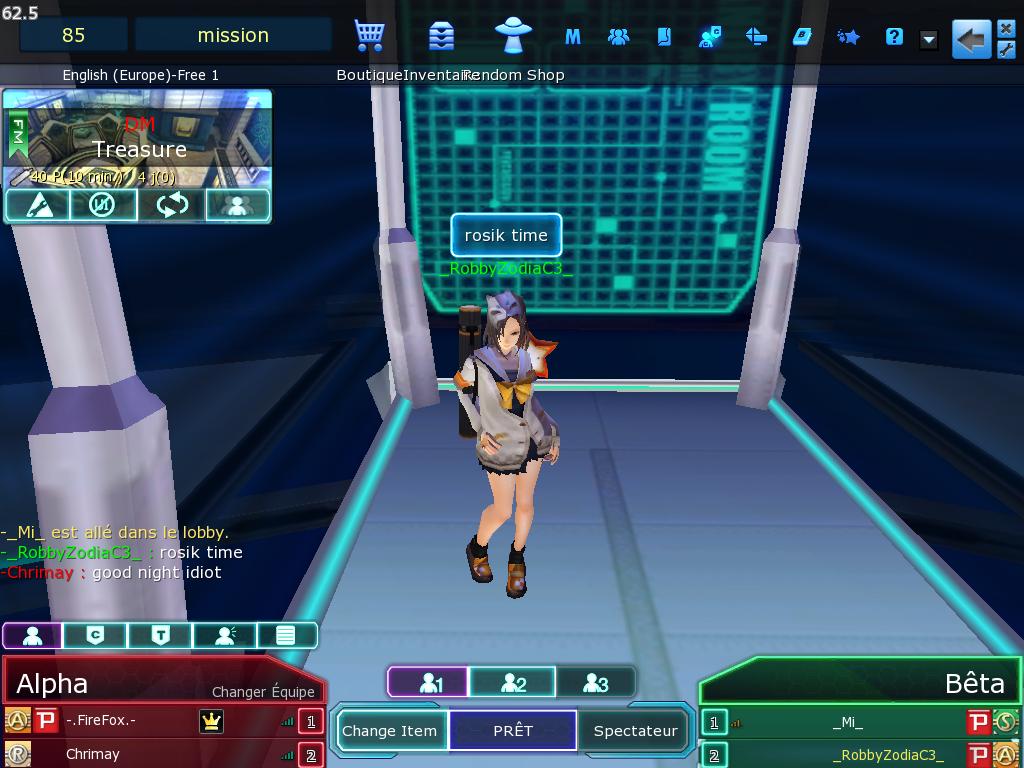The width and height of the screenshot is (1024, 768).
Task: Click the mission button in top bar
Action: [x=233, y=35]
